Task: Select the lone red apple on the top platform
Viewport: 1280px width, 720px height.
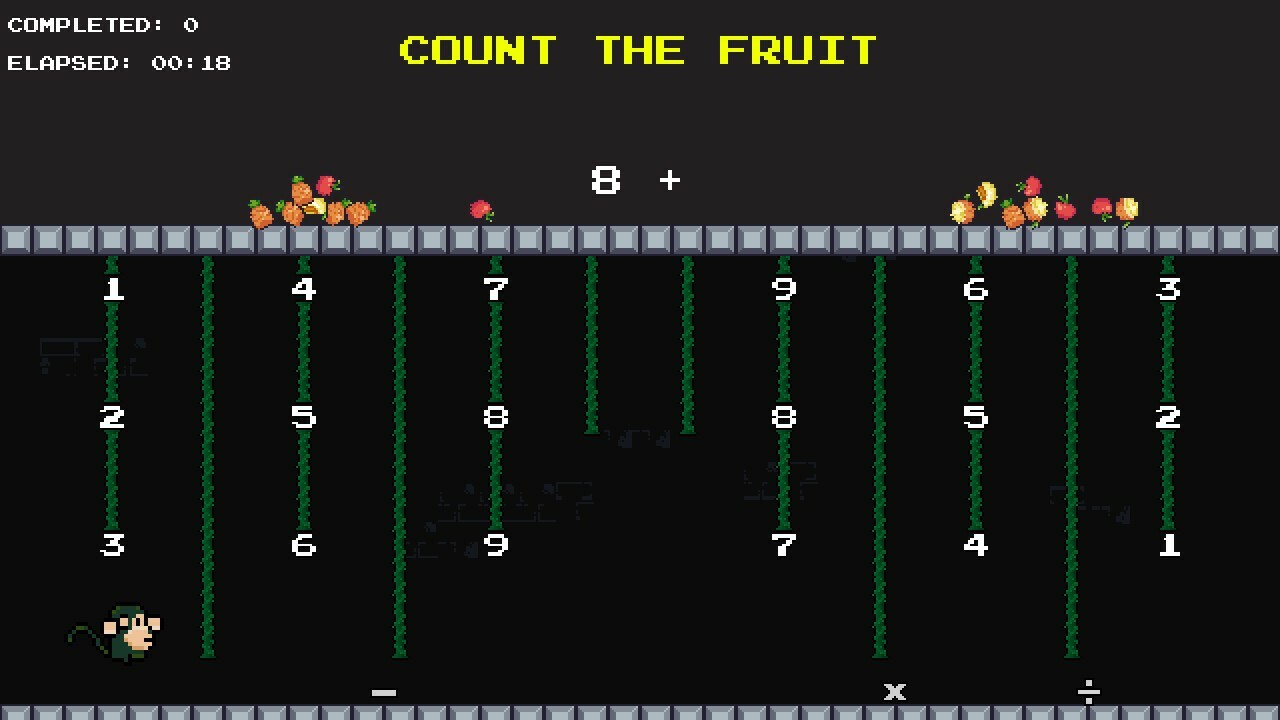Action: click(x=479, y=208)
